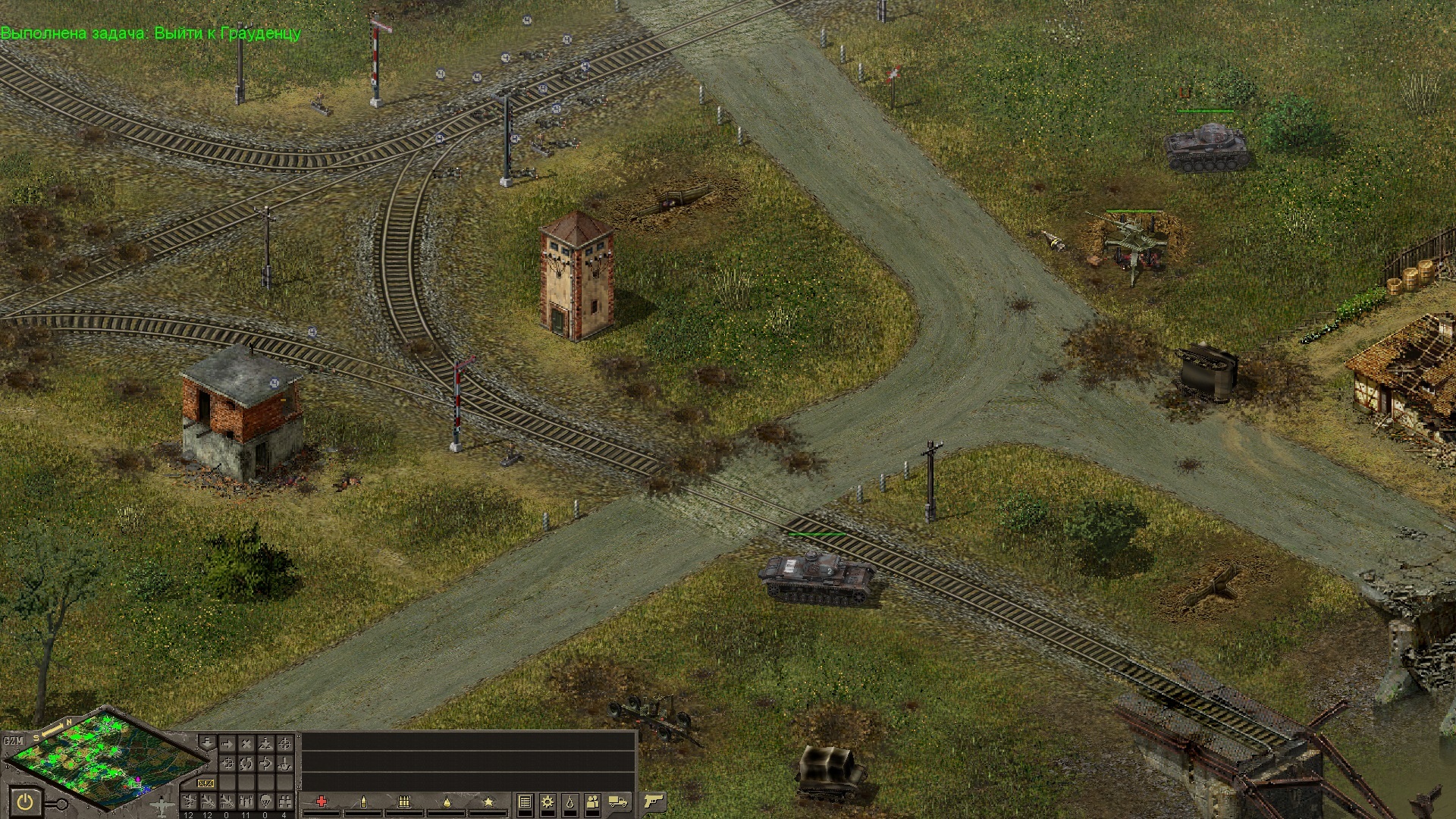Choose the crosshair attack command

284,744
